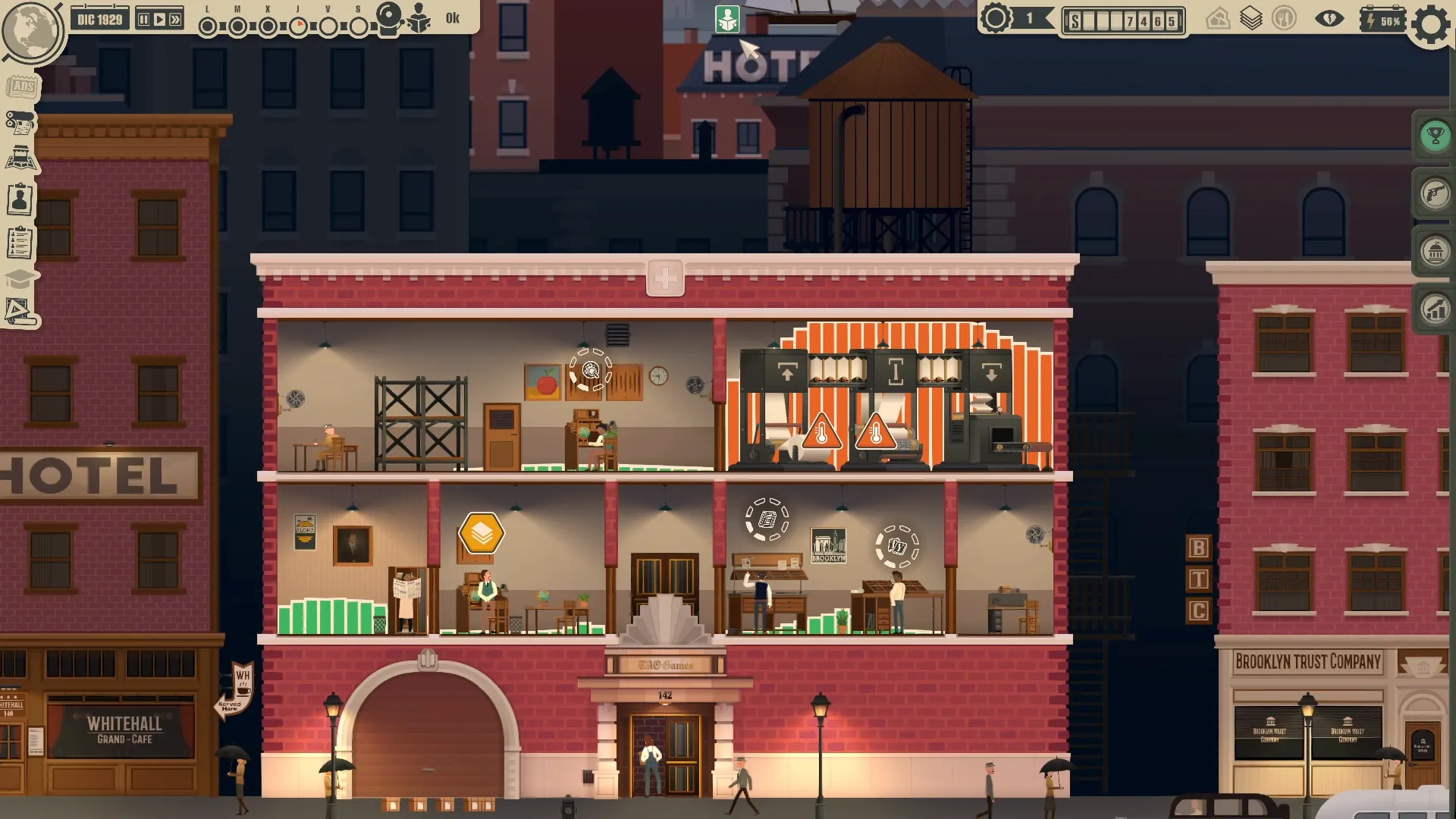1456x819 pixels.
Task: Open the printing press menu
Action: point(20,123)
